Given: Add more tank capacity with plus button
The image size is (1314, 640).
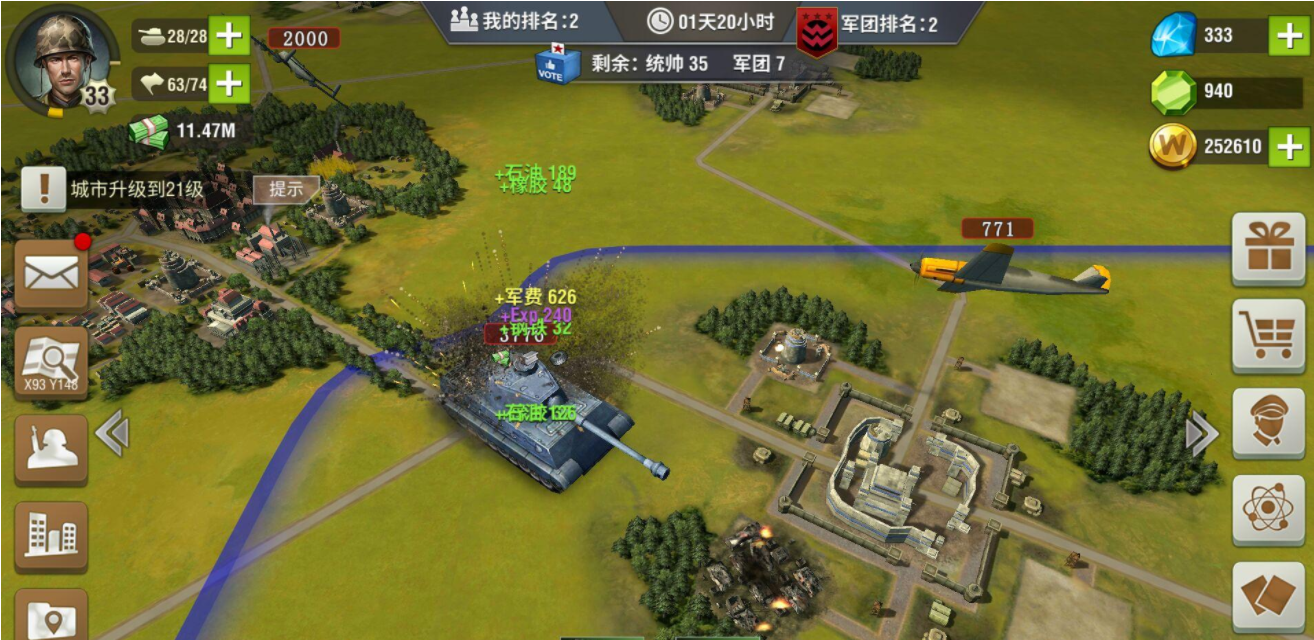Looking at the screenshot, I should 229,37.
